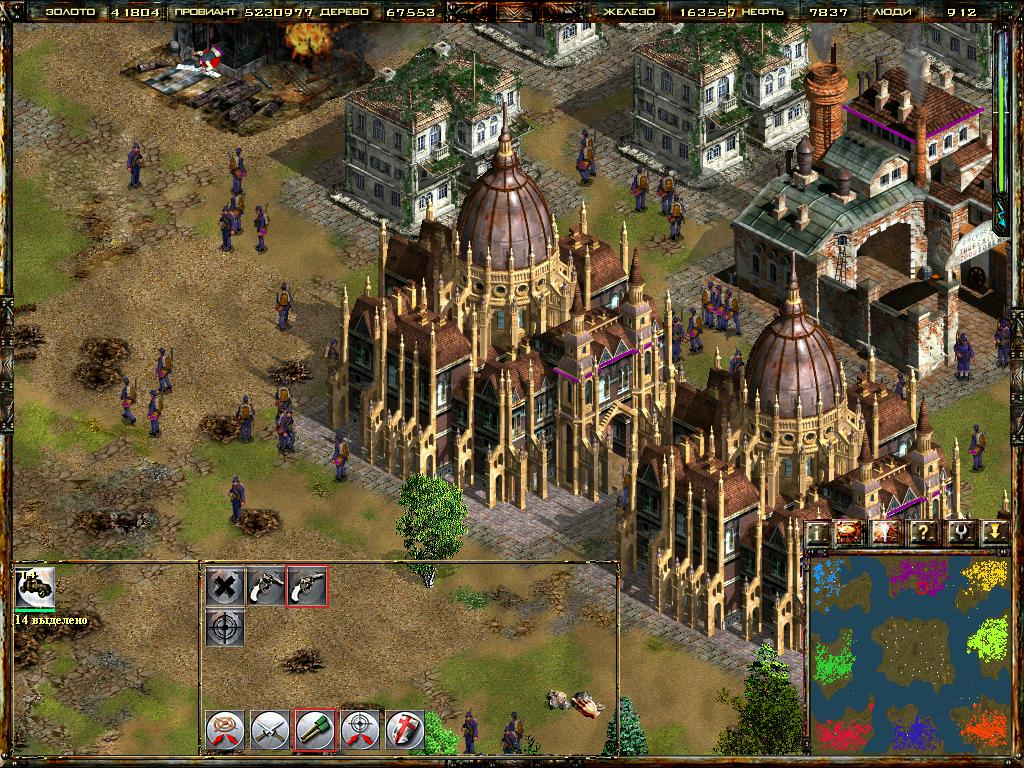Select the crossed swords stance button
Screen dimensions: 1024x768
pyautogui.click(x=270, y=730)
